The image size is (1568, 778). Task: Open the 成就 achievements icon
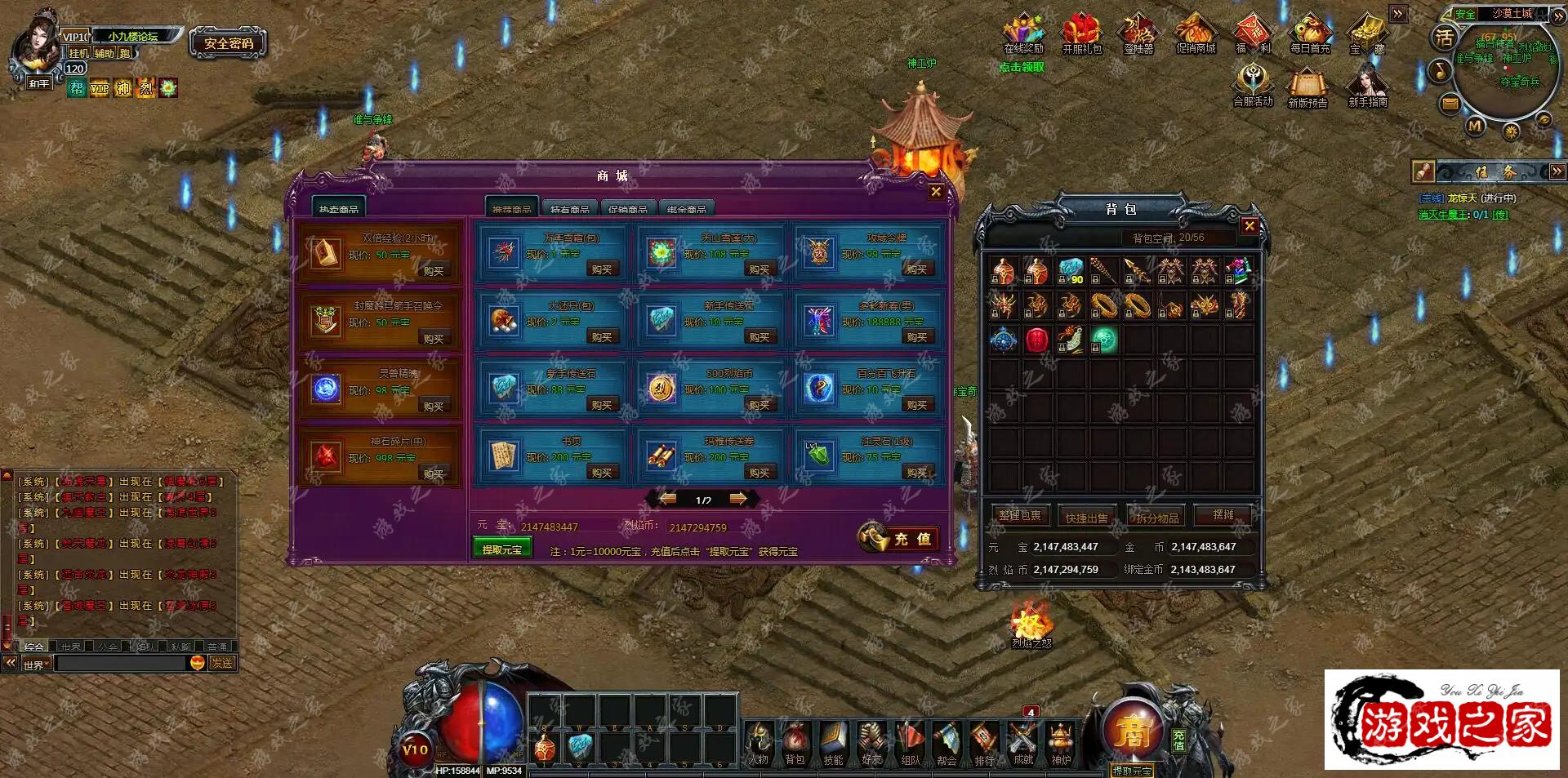click(x=1022, y=743)
